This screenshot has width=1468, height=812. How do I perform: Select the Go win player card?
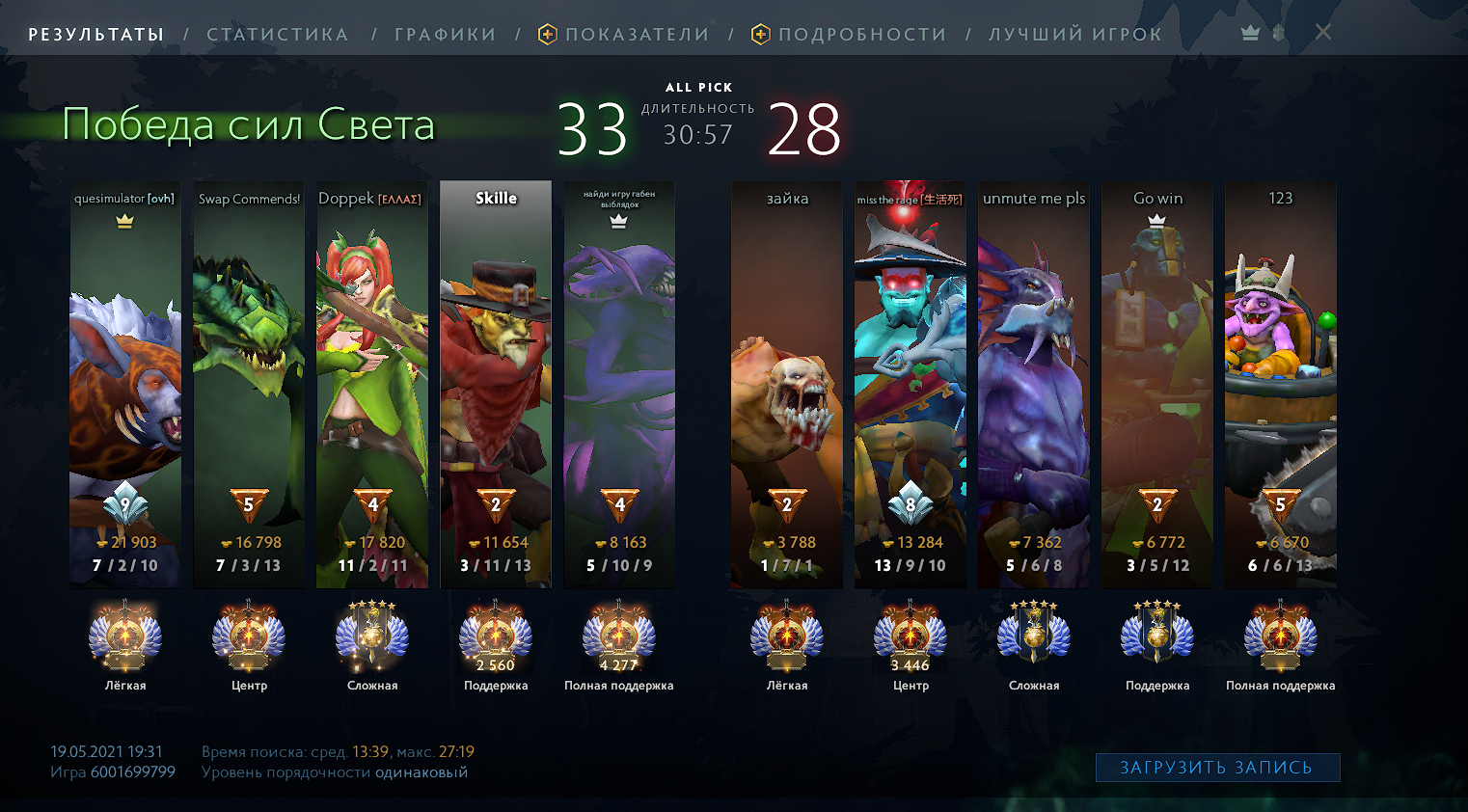tap(1157, 384)
